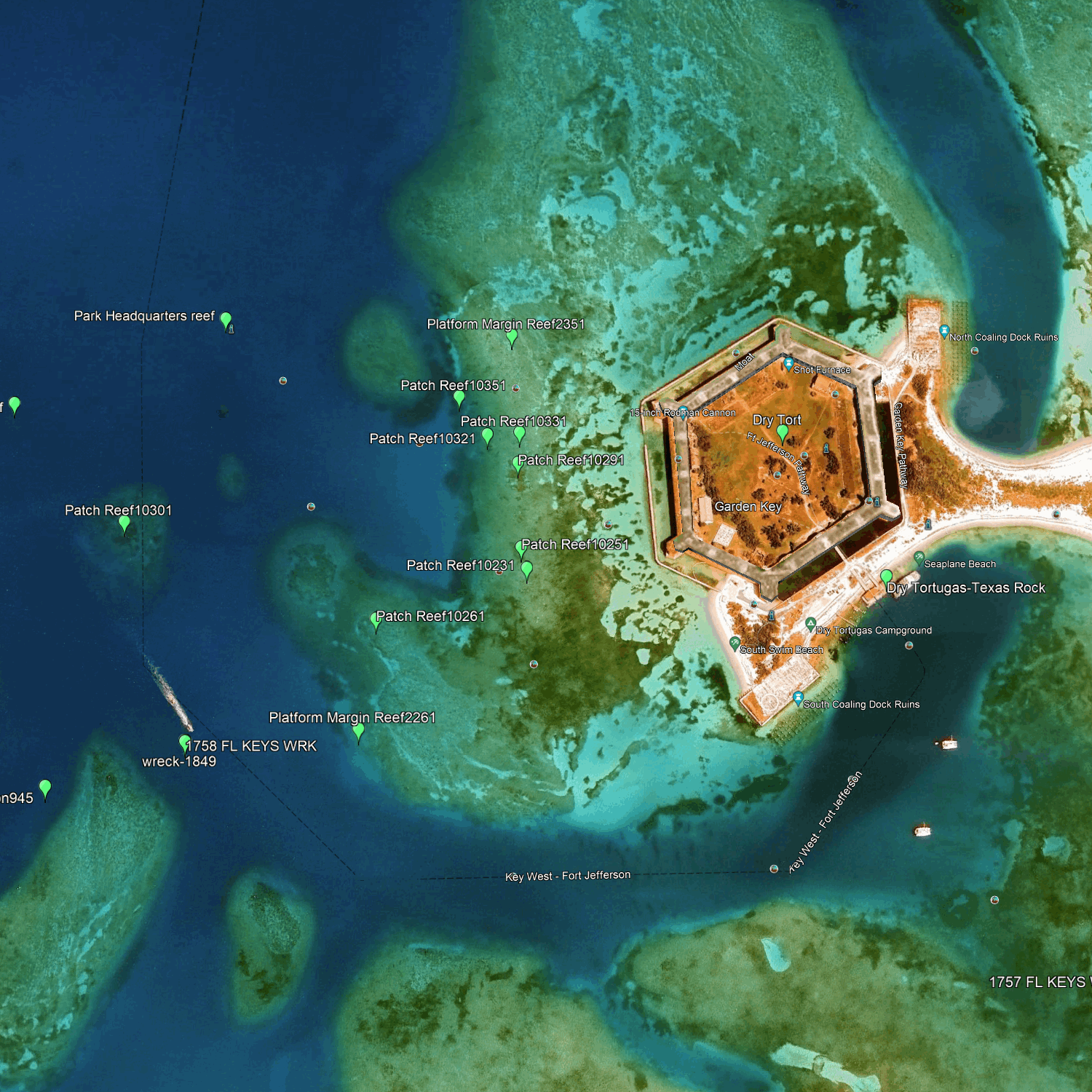1092x1092 pixels.
Task: Select the Patch Reef10261 placemark
Action: [376, 620]
